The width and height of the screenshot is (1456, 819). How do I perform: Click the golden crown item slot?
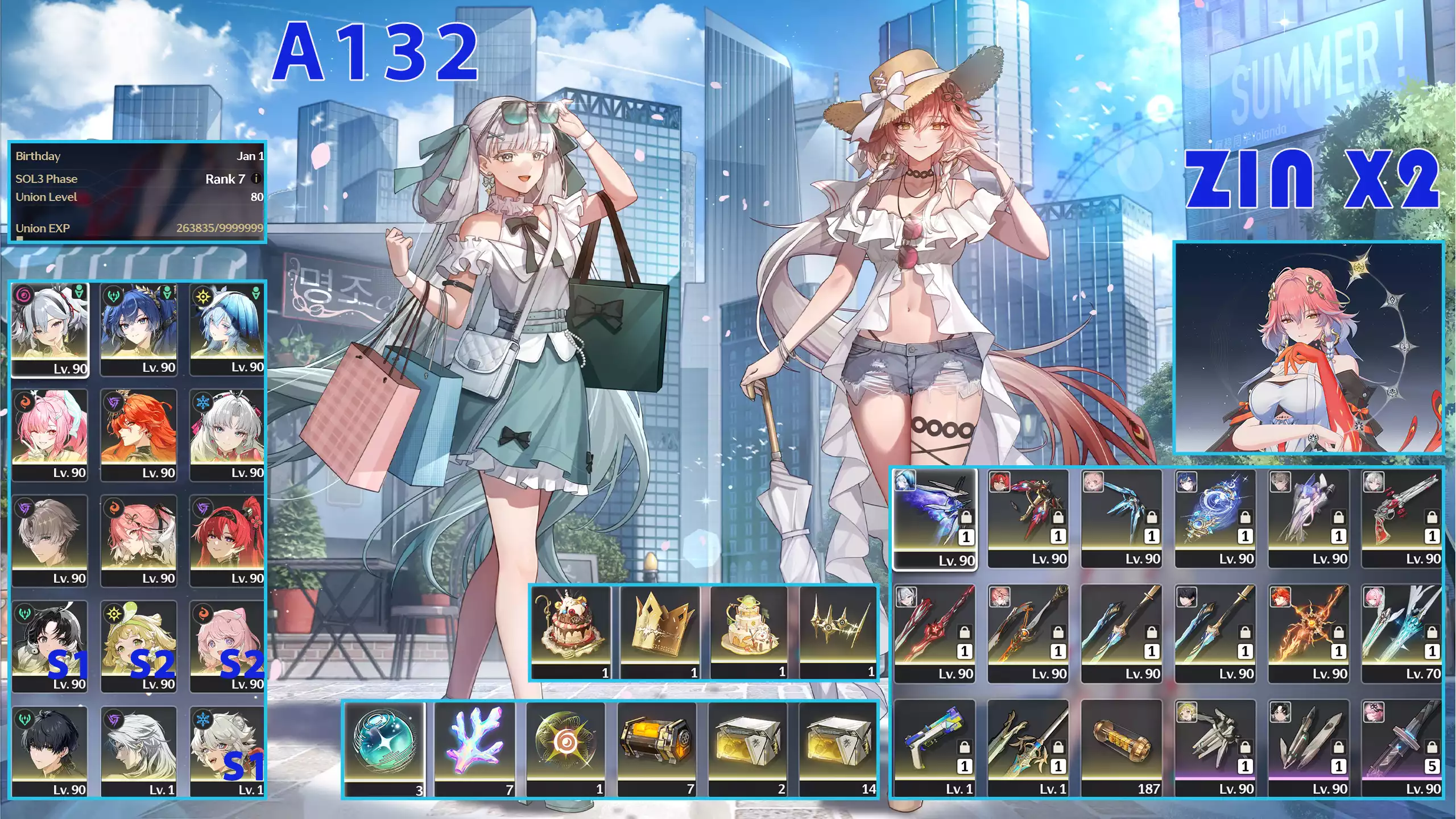pyautogui.click(x=660, y=632)
